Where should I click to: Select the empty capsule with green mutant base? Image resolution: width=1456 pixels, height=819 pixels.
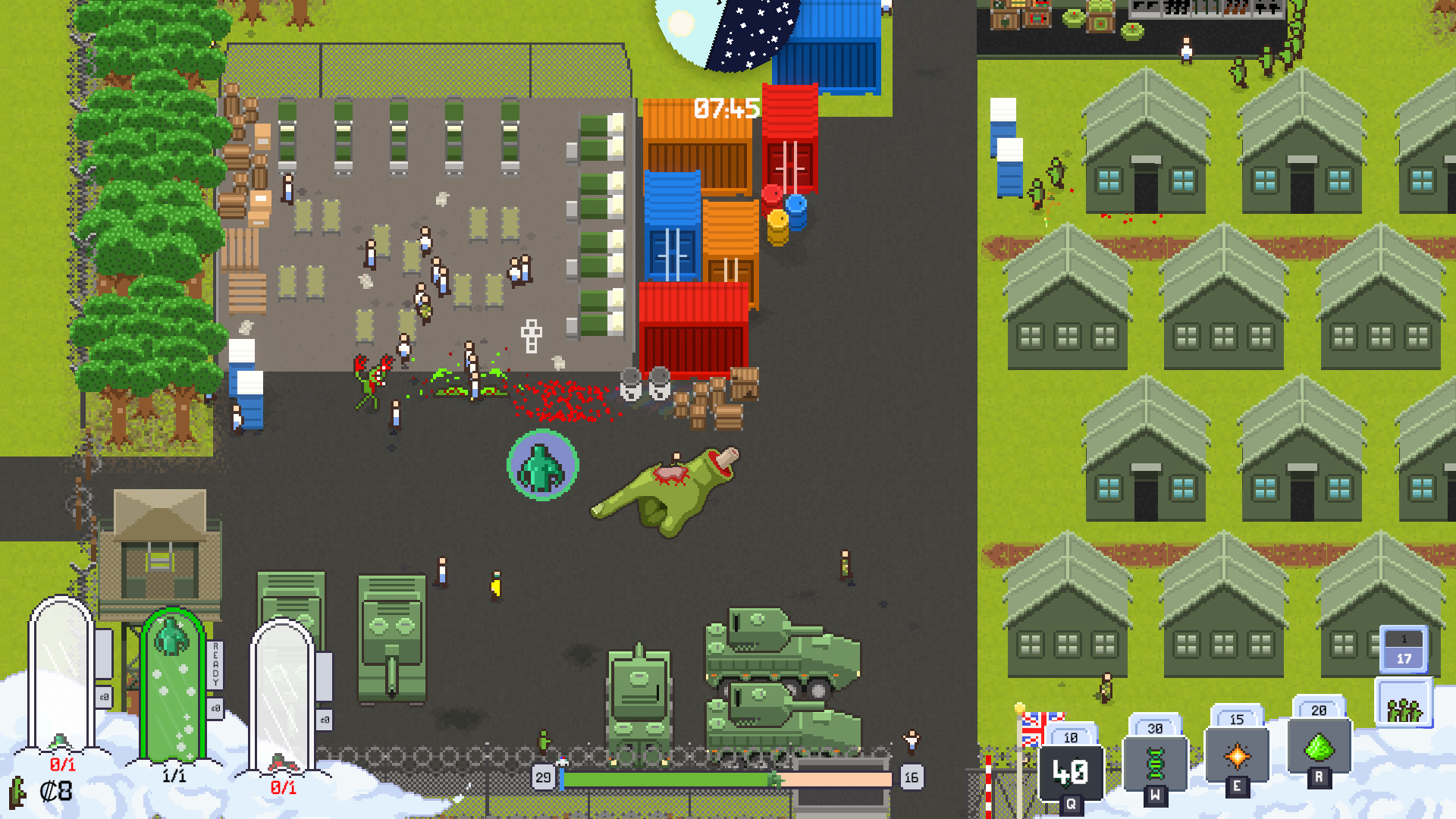[x=61, y=675]
